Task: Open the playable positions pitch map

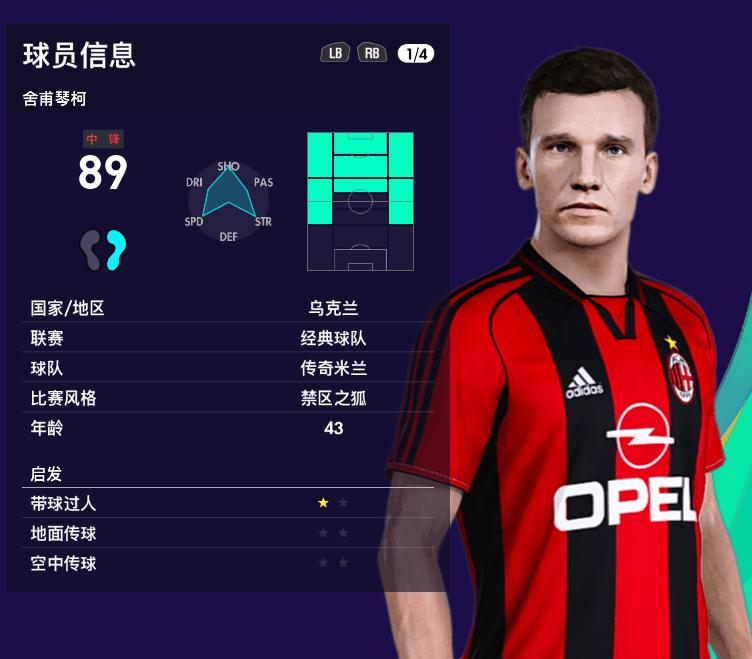Action: point(360,200)
